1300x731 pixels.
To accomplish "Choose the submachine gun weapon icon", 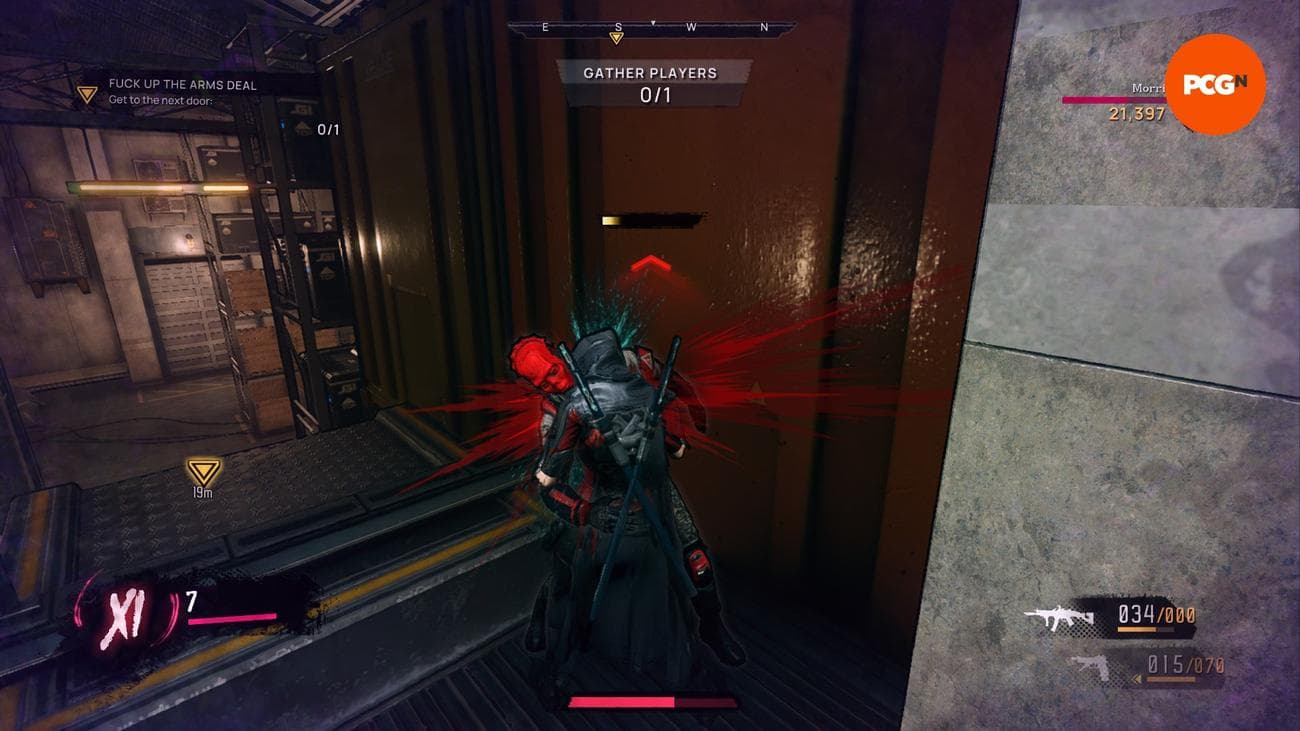I will (x=1059, y=619).
